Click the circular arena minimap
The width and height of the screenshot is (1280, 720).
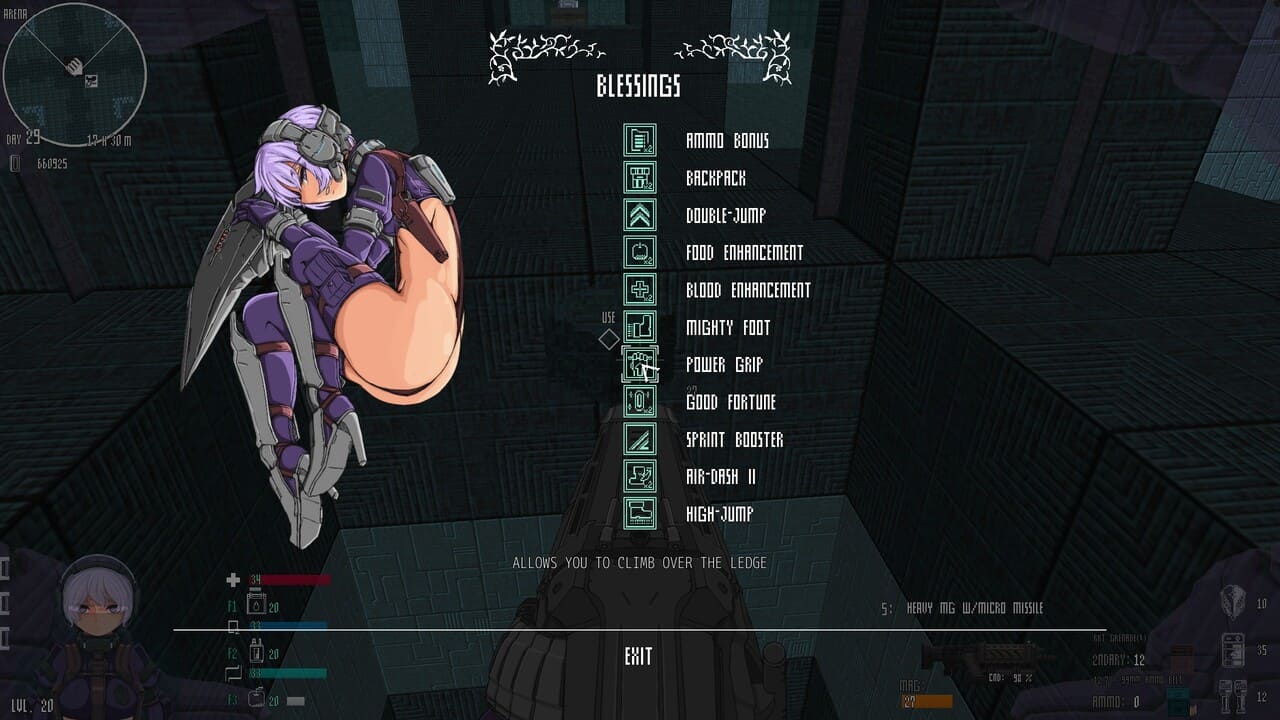75,75
